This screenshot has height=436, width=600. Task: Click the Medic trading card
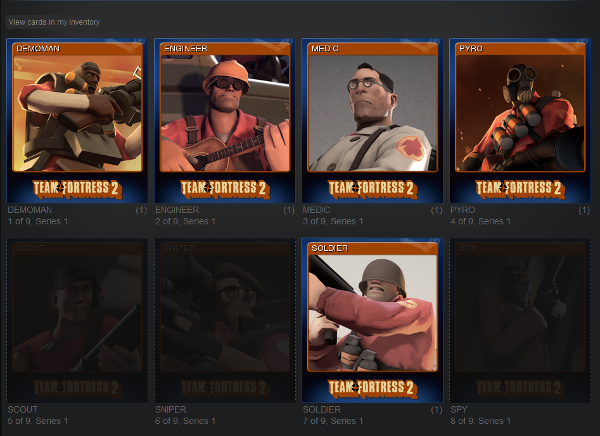tap(372, 120)
